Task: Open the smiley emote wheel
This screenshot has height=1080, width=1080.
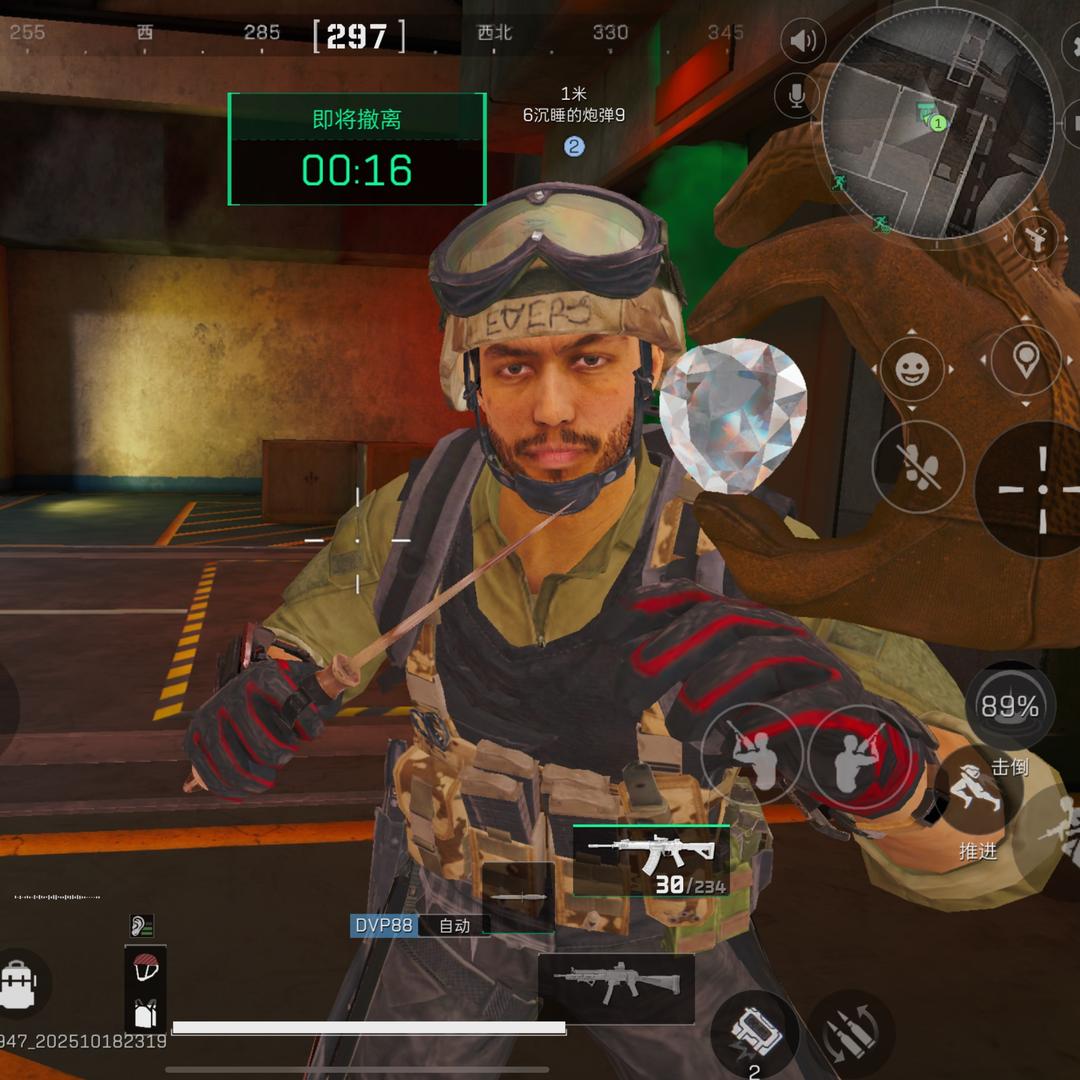Action: (911, 371)
